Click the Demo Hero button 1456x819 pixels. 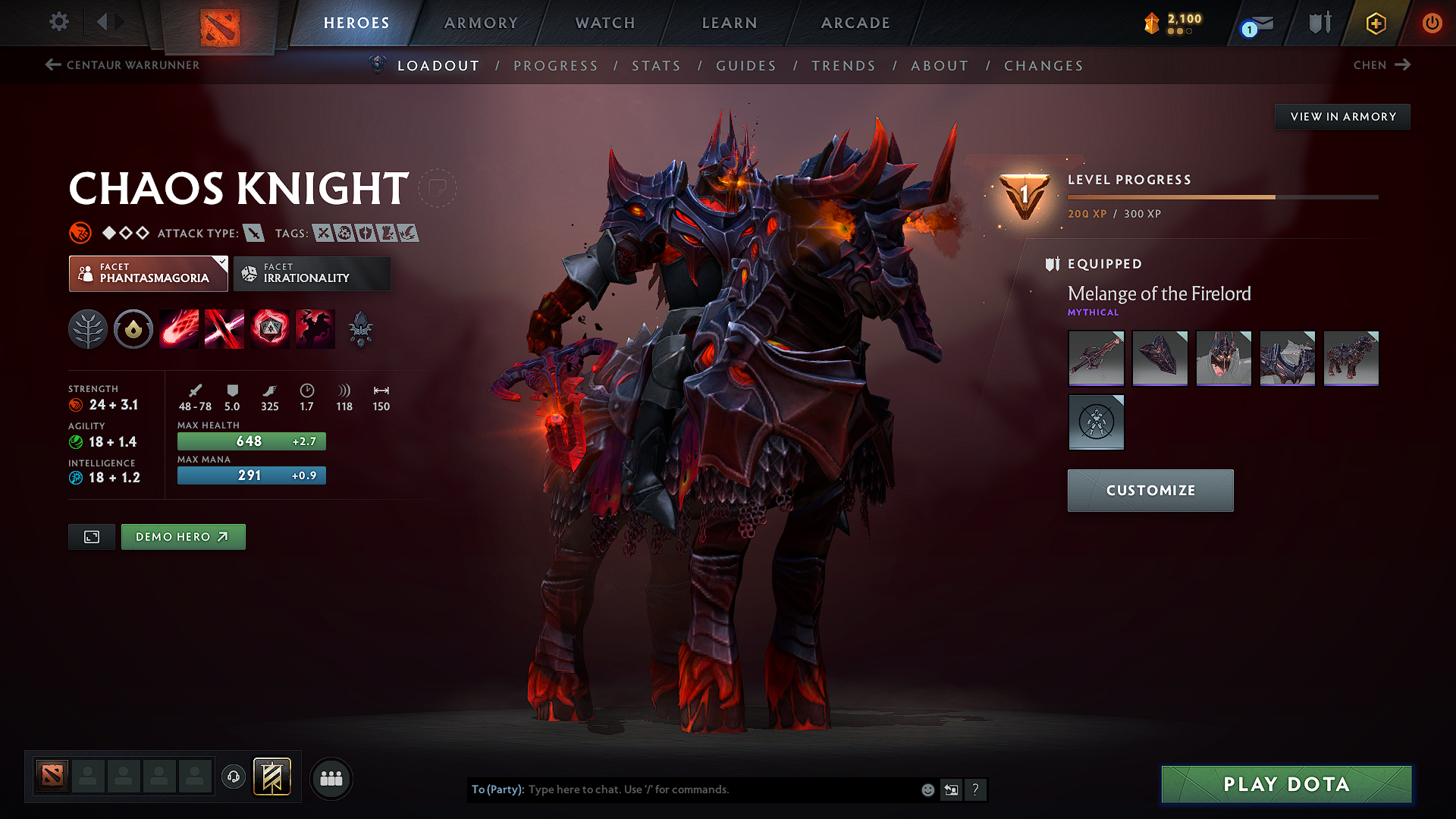183,536
